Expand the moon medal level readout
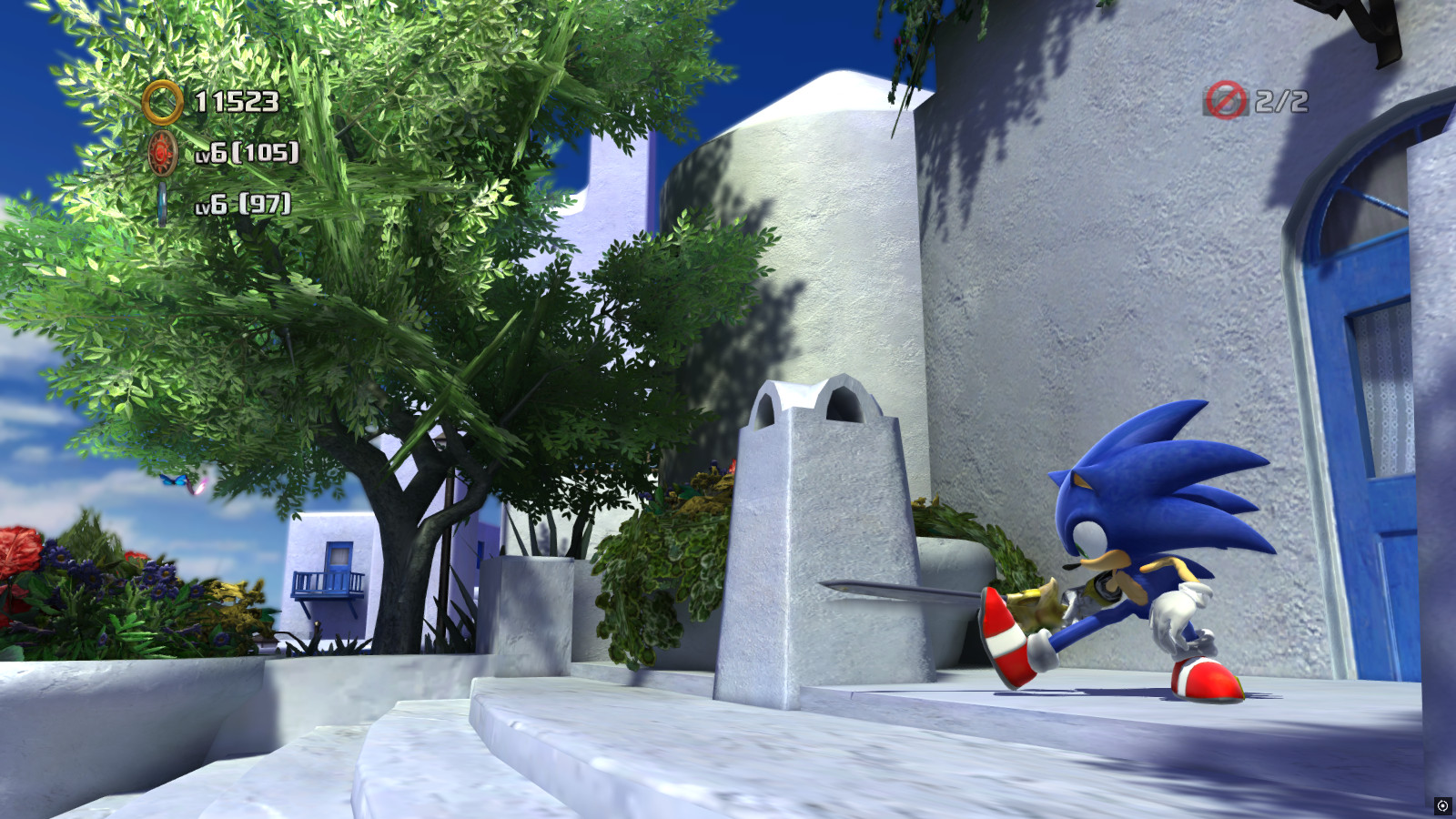This screenshot has width=1456, height=819. [241, 206]
